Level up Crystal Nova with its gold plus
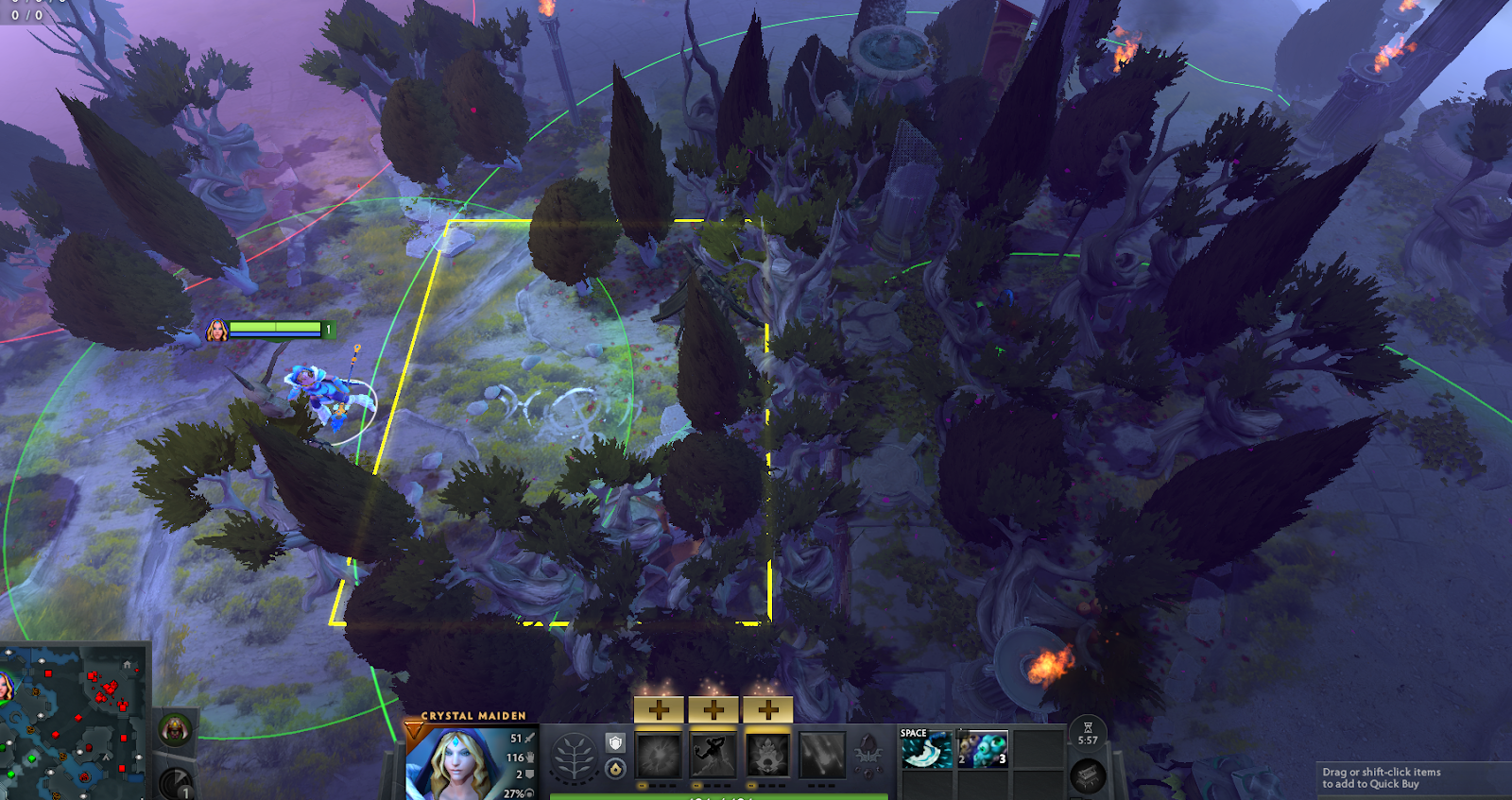Image resolution: width=1512 pixels, height=800 pixels. (659, 709)
